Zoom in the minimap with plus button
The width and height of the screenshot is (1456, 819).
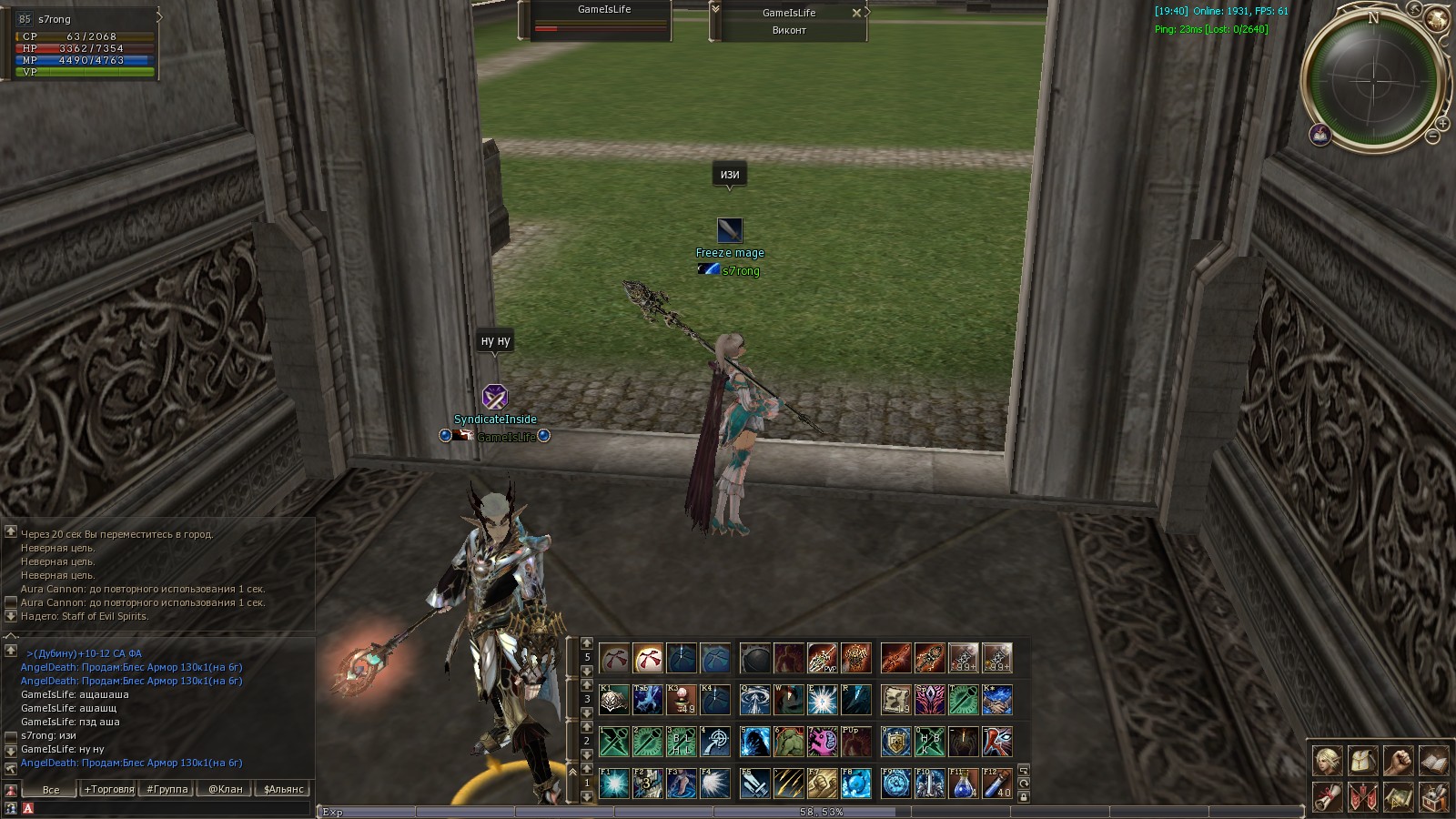[x=1442, y=124]
